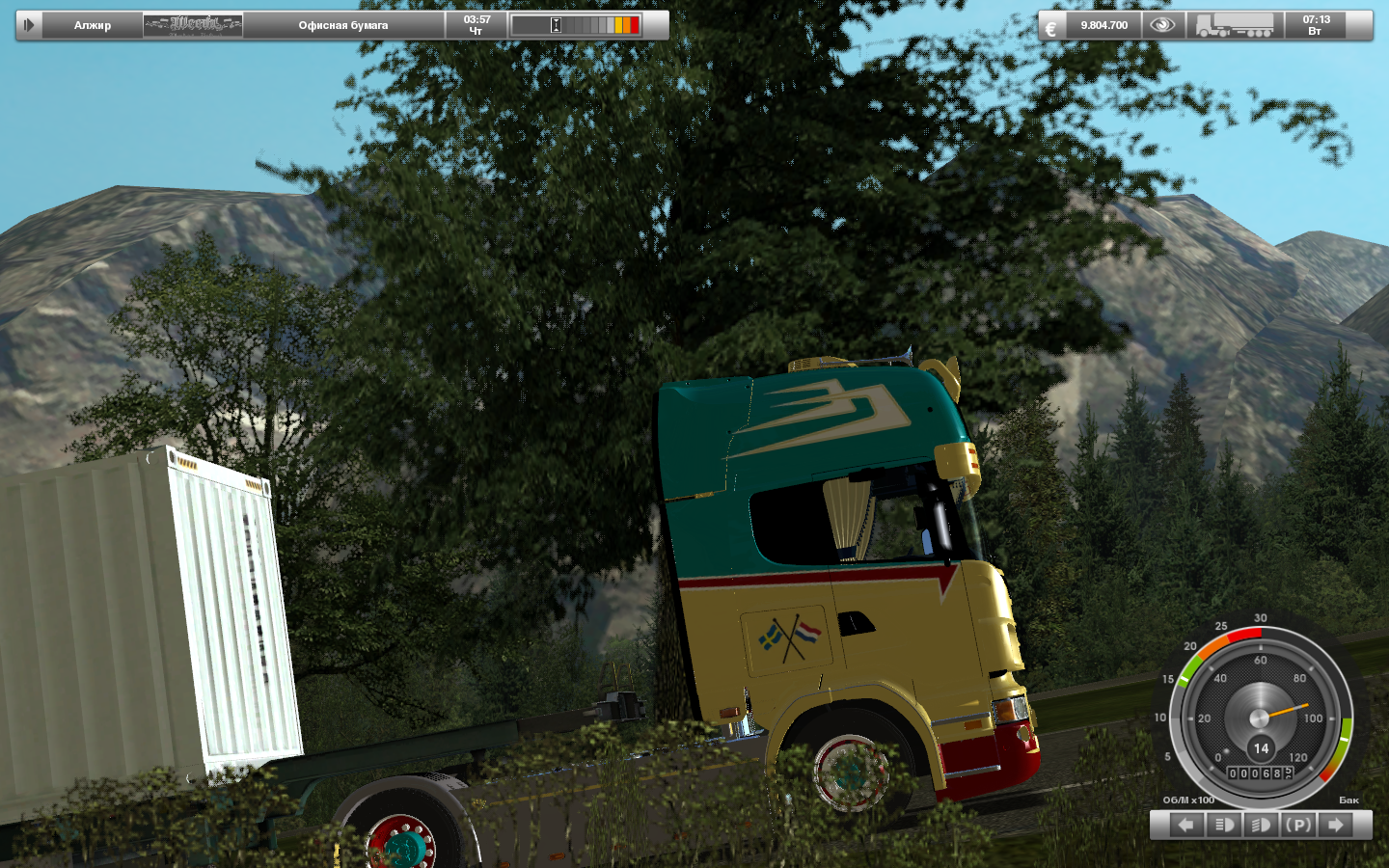Expand the job info bar arrow
This screenshot has width=1389, height=868.
tap(29, 25)
